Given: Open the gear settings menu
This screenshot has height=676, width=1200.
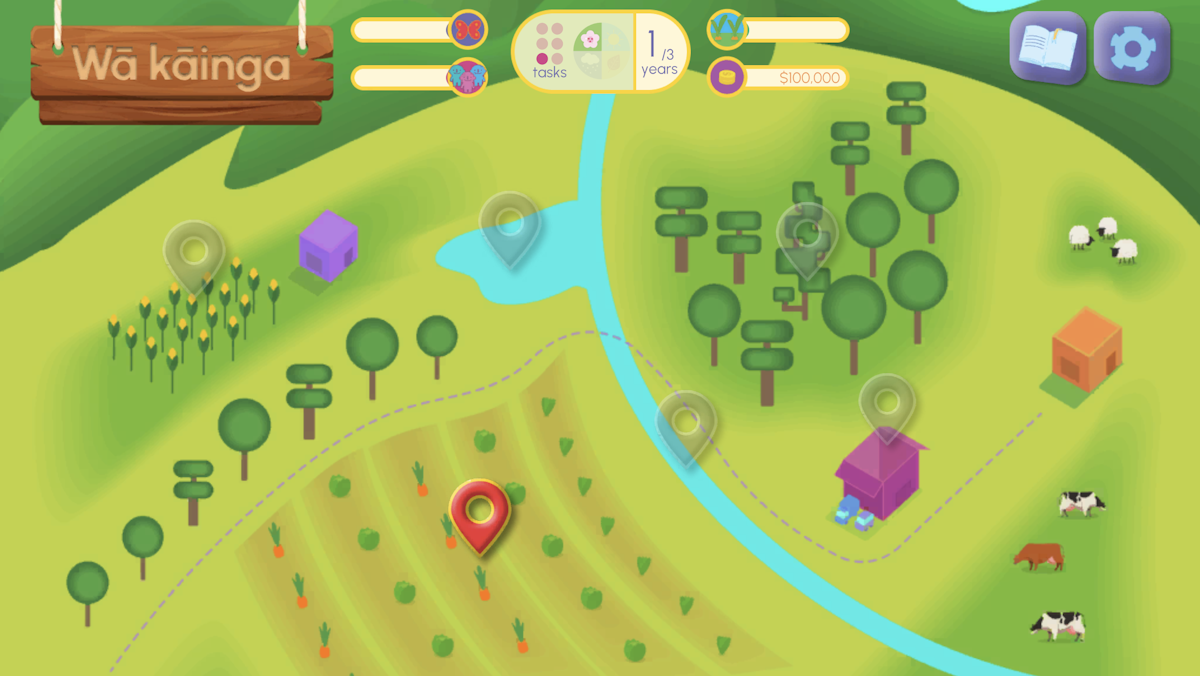Looking at the screenshot, I should (1131, 47).
